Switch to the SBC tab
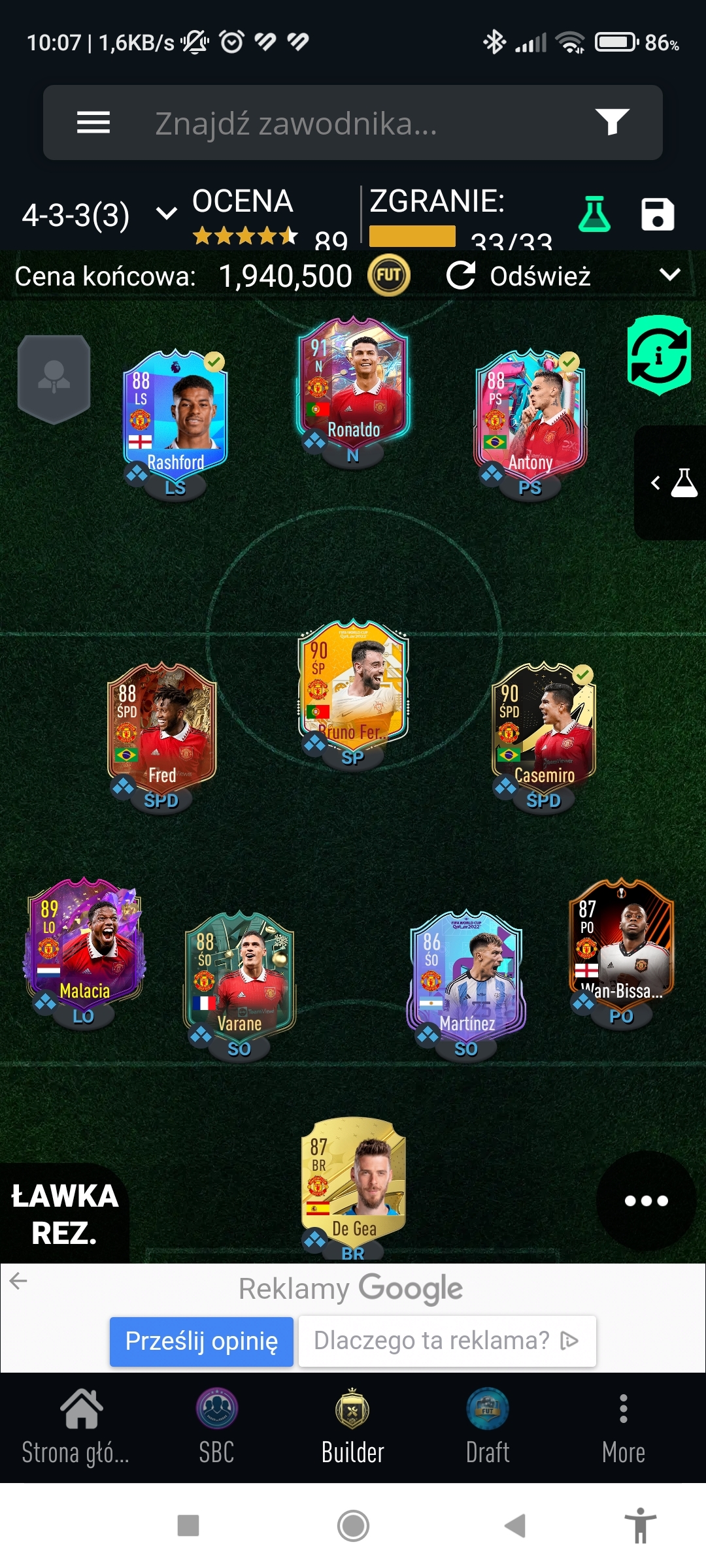Screen dimensions: 706x1568 pos(216,1428)
